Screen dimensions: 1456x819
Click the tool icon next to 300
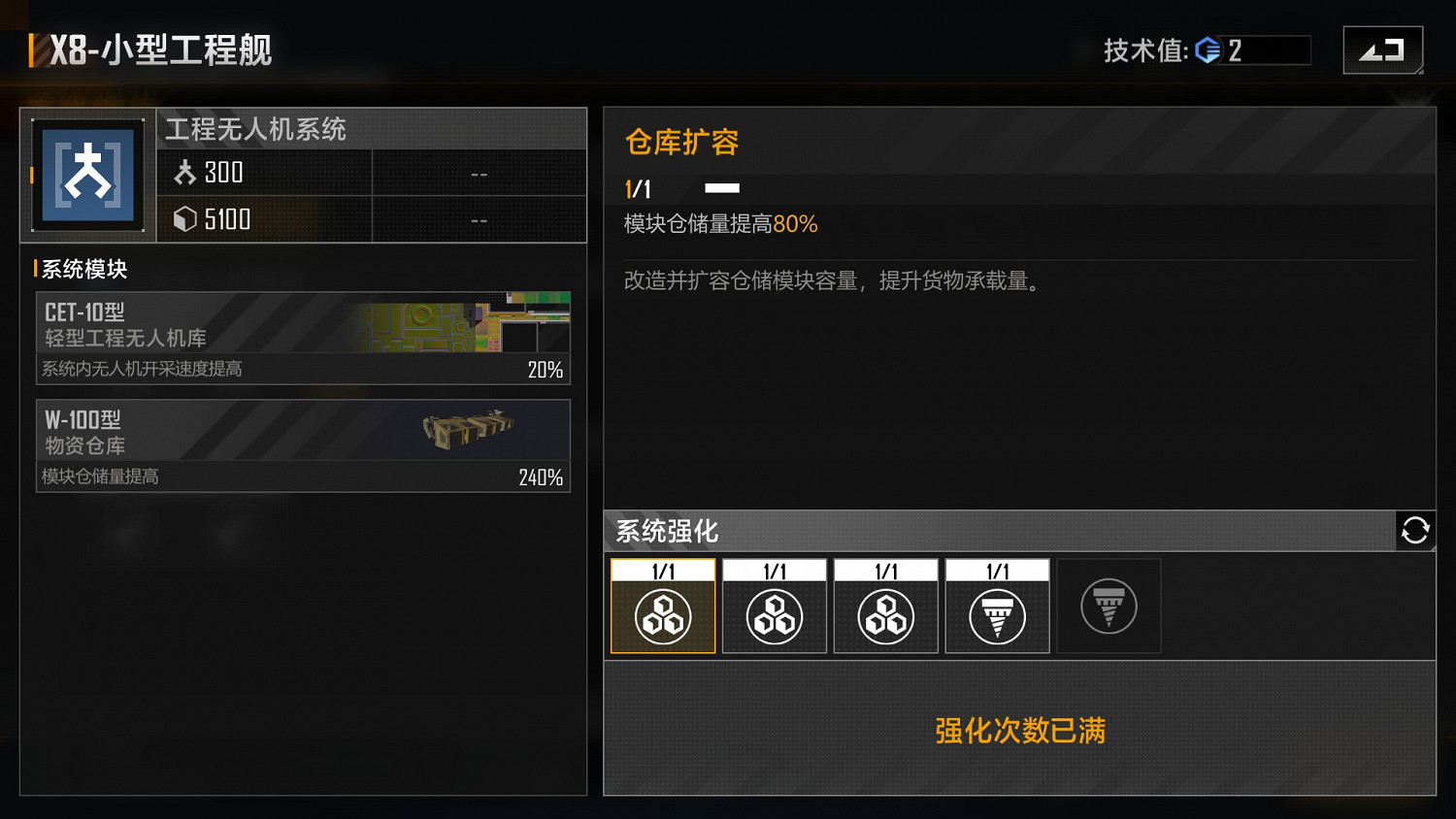(187, 172)
